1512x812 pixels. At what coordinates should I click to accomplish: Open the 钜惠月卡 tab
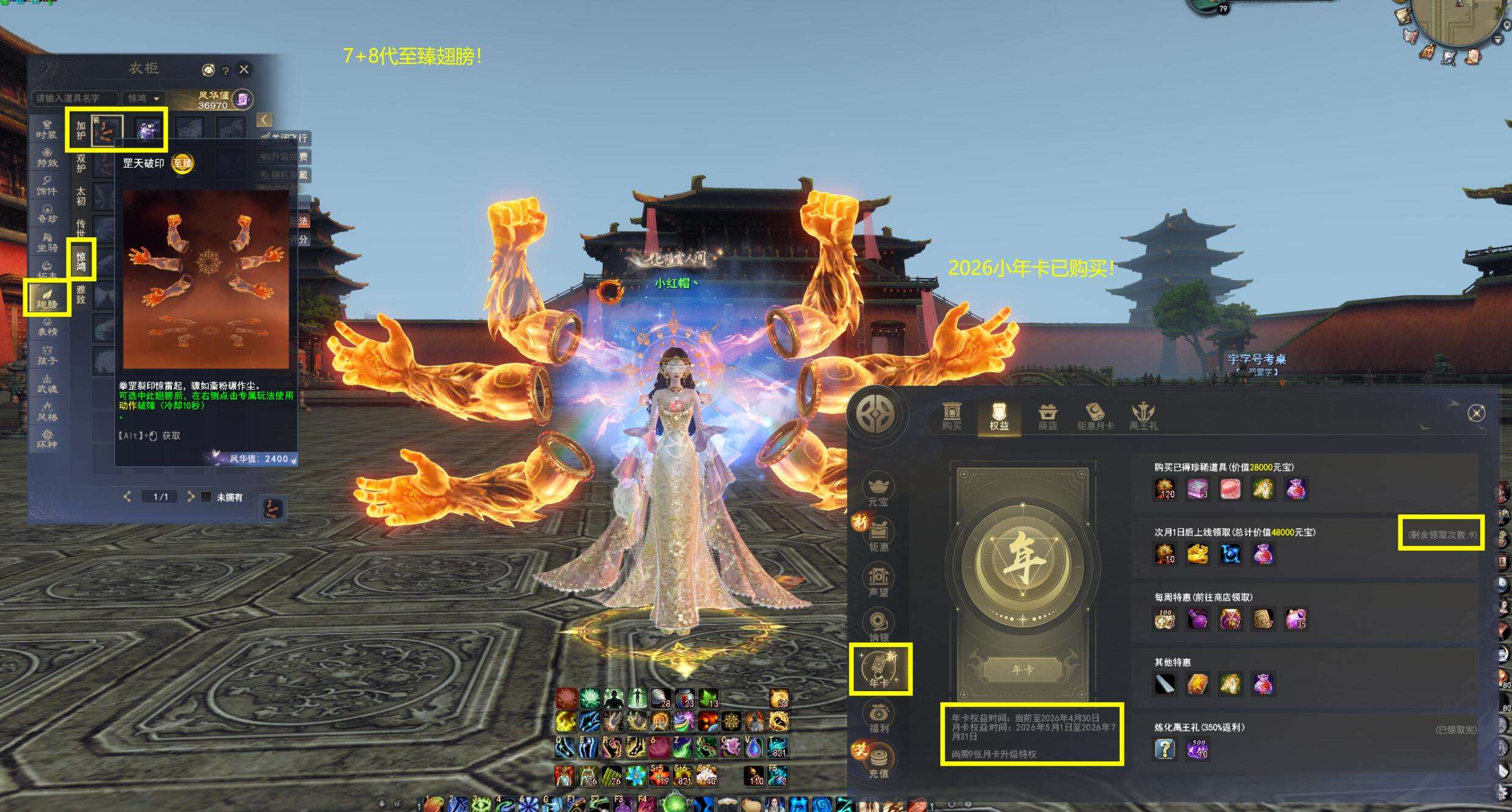[1095, 416]
